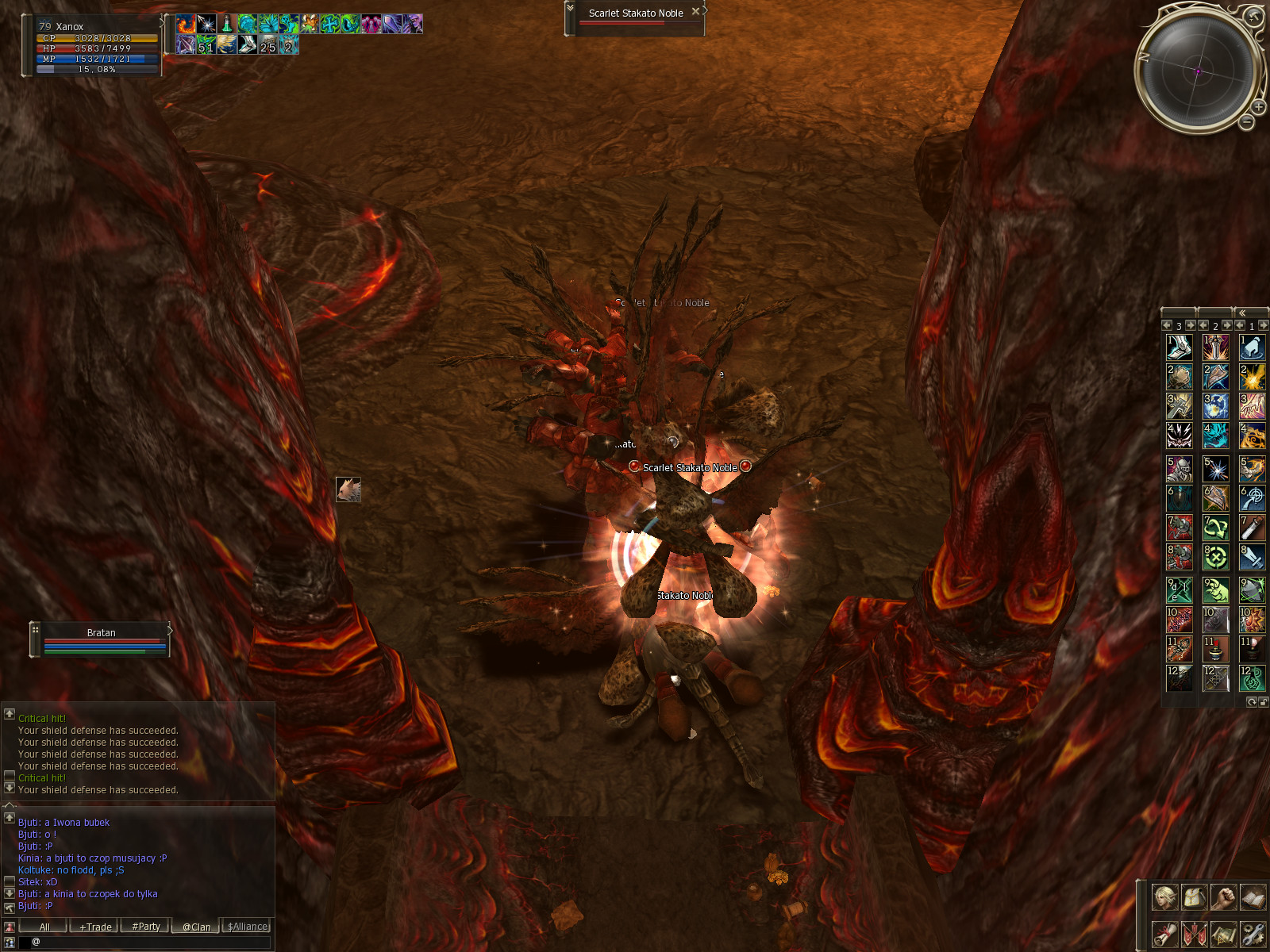
Task: Open the system menu wrench icon
Action: pos(1253,934)
